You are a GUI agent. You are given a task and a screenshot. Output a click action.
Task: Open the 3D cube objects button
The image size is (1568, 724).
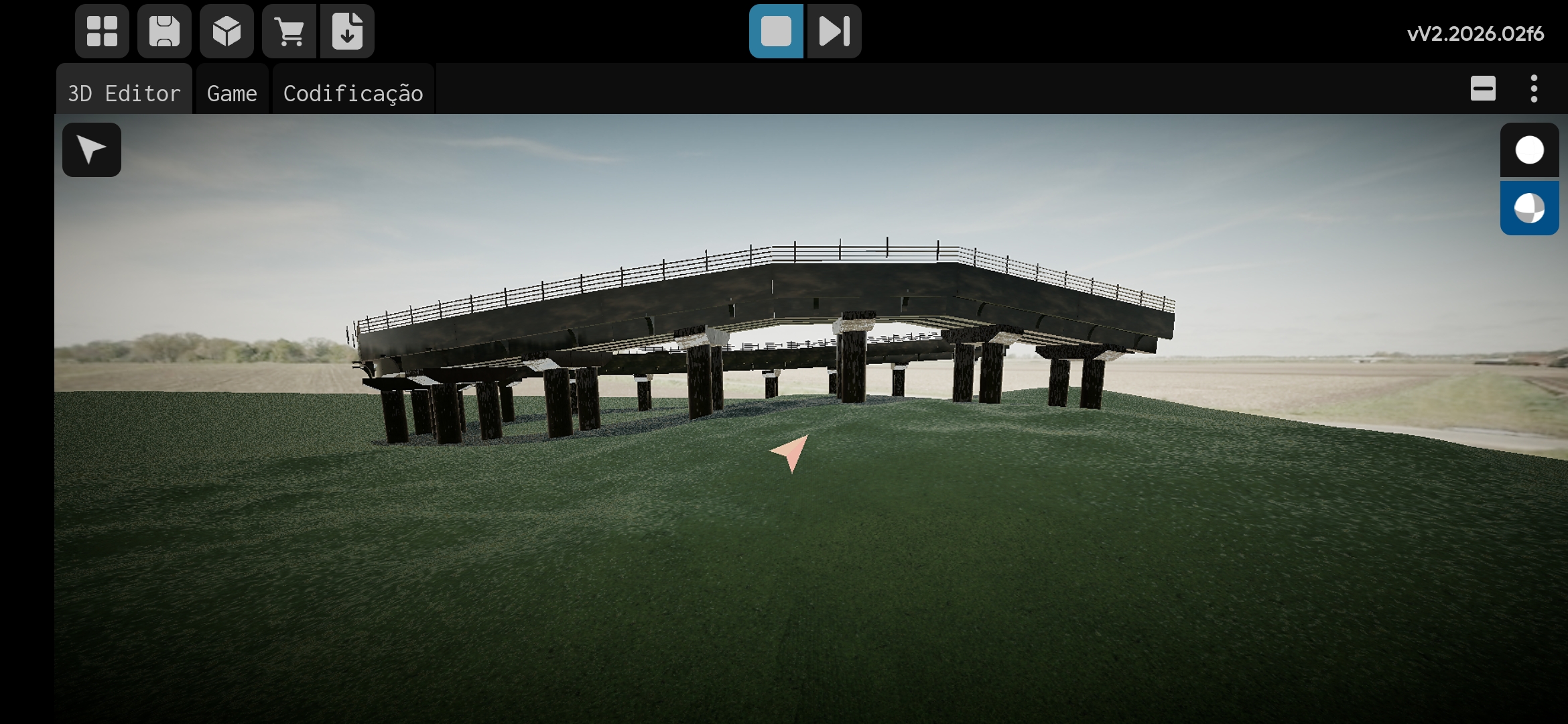point(226,32)
